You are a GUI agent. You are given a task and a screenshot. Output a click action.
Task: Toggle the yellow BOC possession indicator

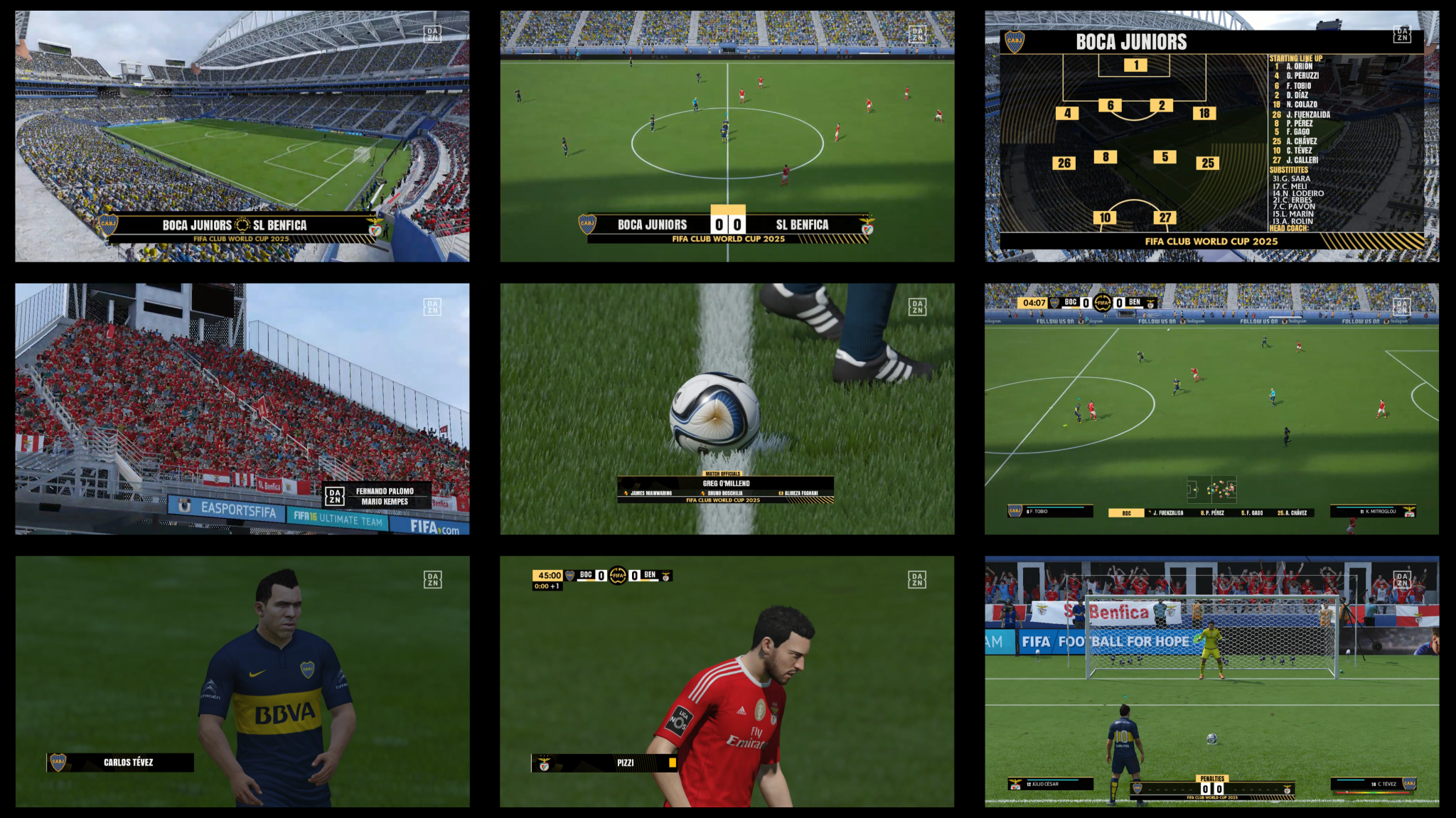pyautogui.click(x=1126, y=512)
